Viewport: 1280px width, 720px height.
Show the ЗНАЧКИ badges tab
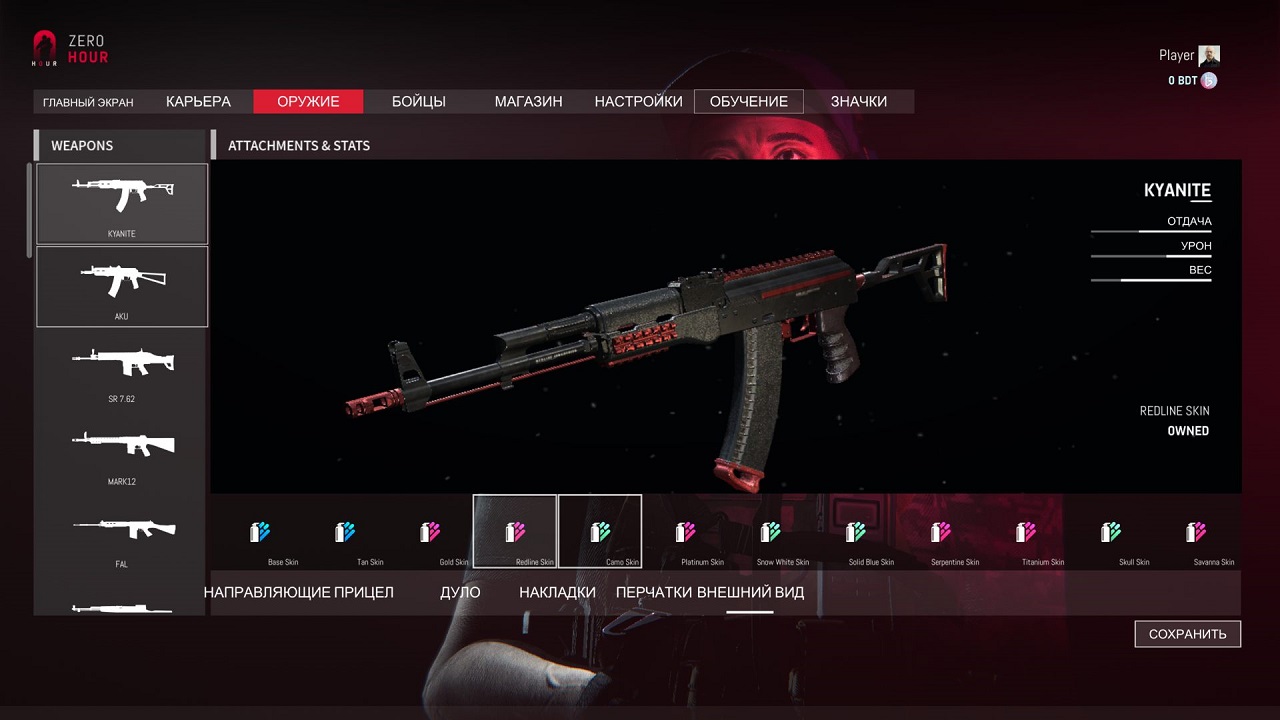858,101
